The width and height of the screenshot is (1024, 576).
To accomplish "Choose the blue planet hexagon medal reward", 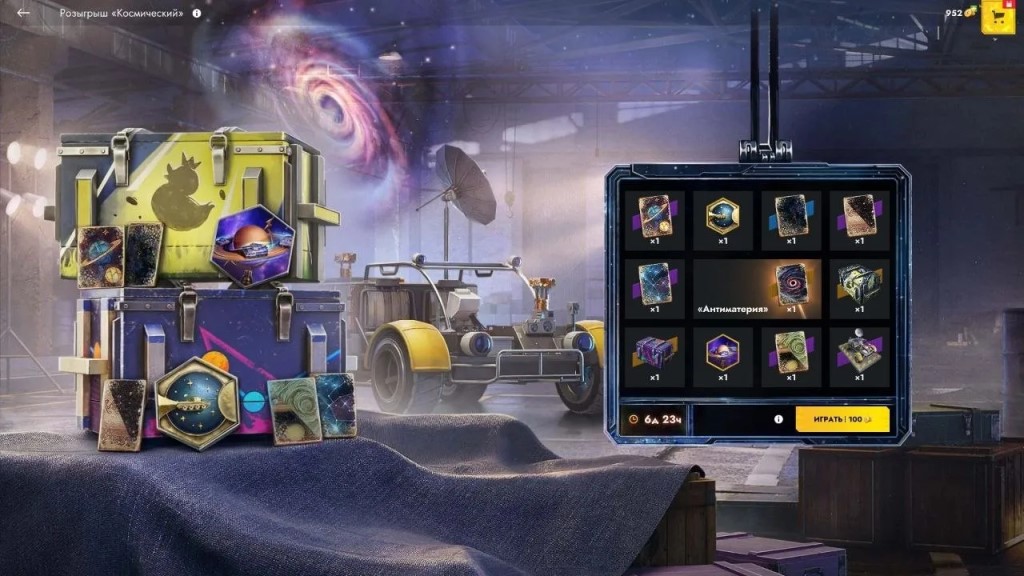I will click(x=723, y=216).
